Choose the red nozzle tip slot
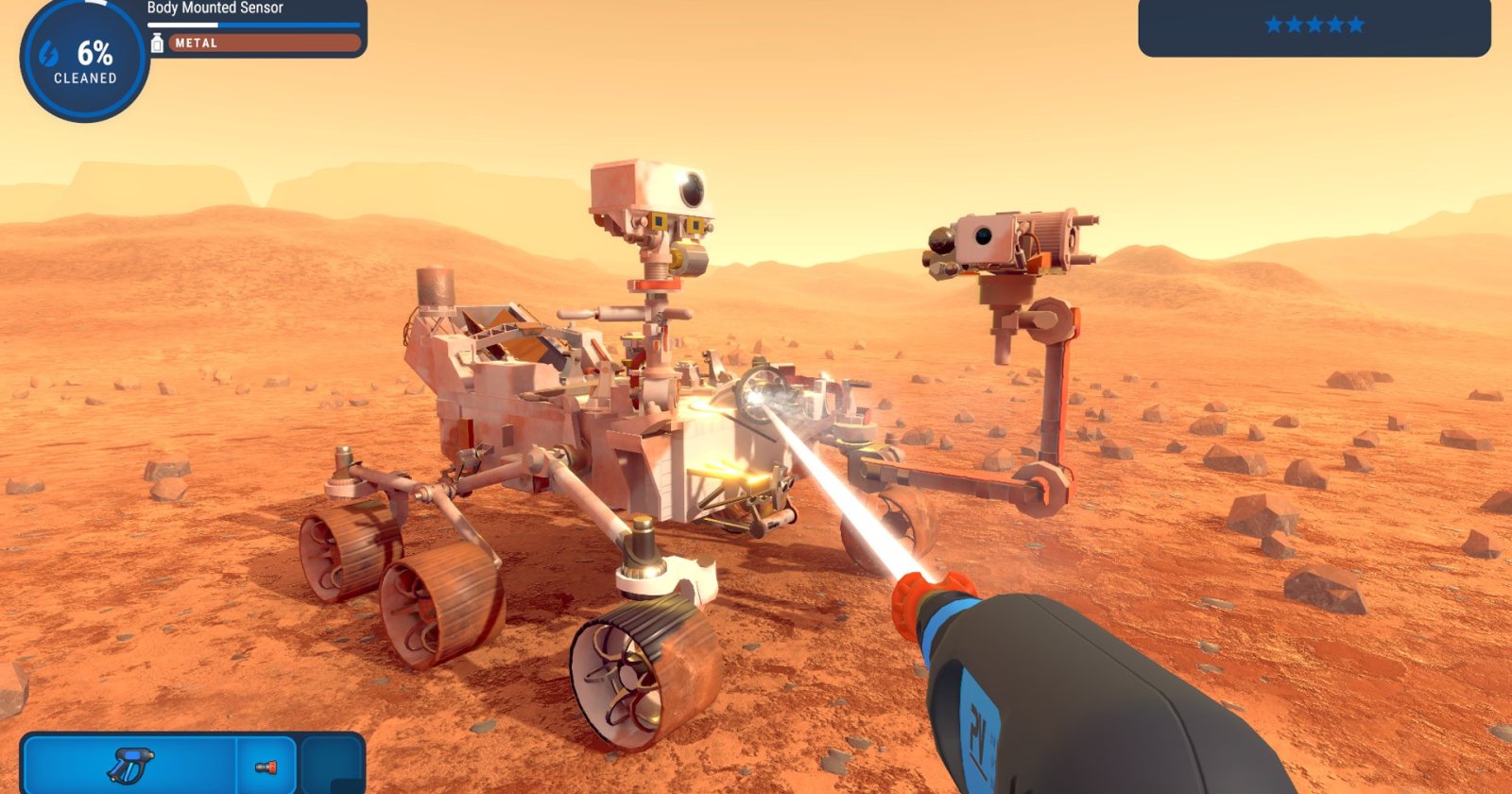Image resolution: width=1512 pixels, height=794 pixels. [x=266, y=767]
